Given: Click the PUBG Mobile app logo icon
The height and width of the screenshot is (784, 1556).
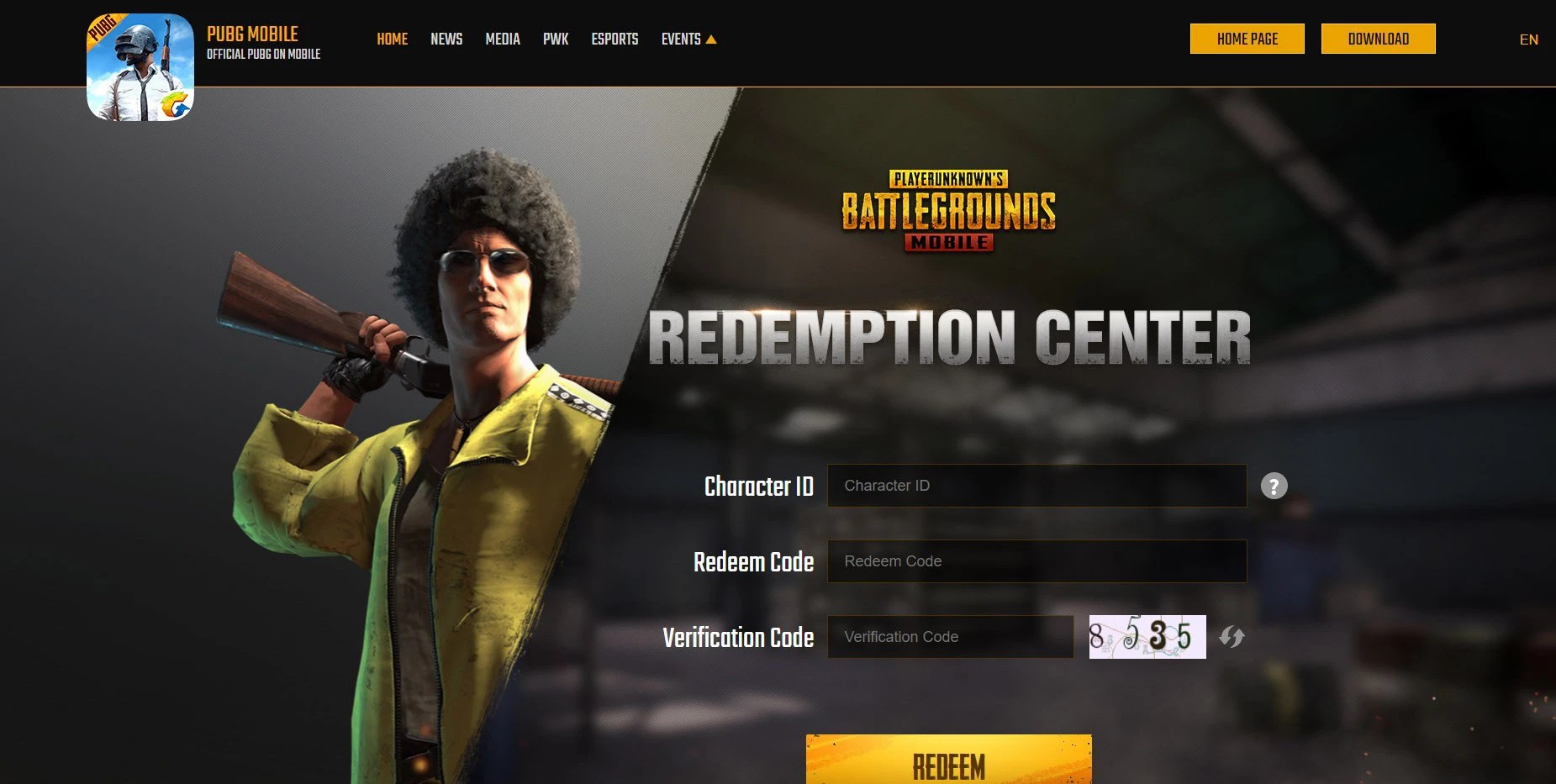Looking at the screenshot, I should point(140,67).
